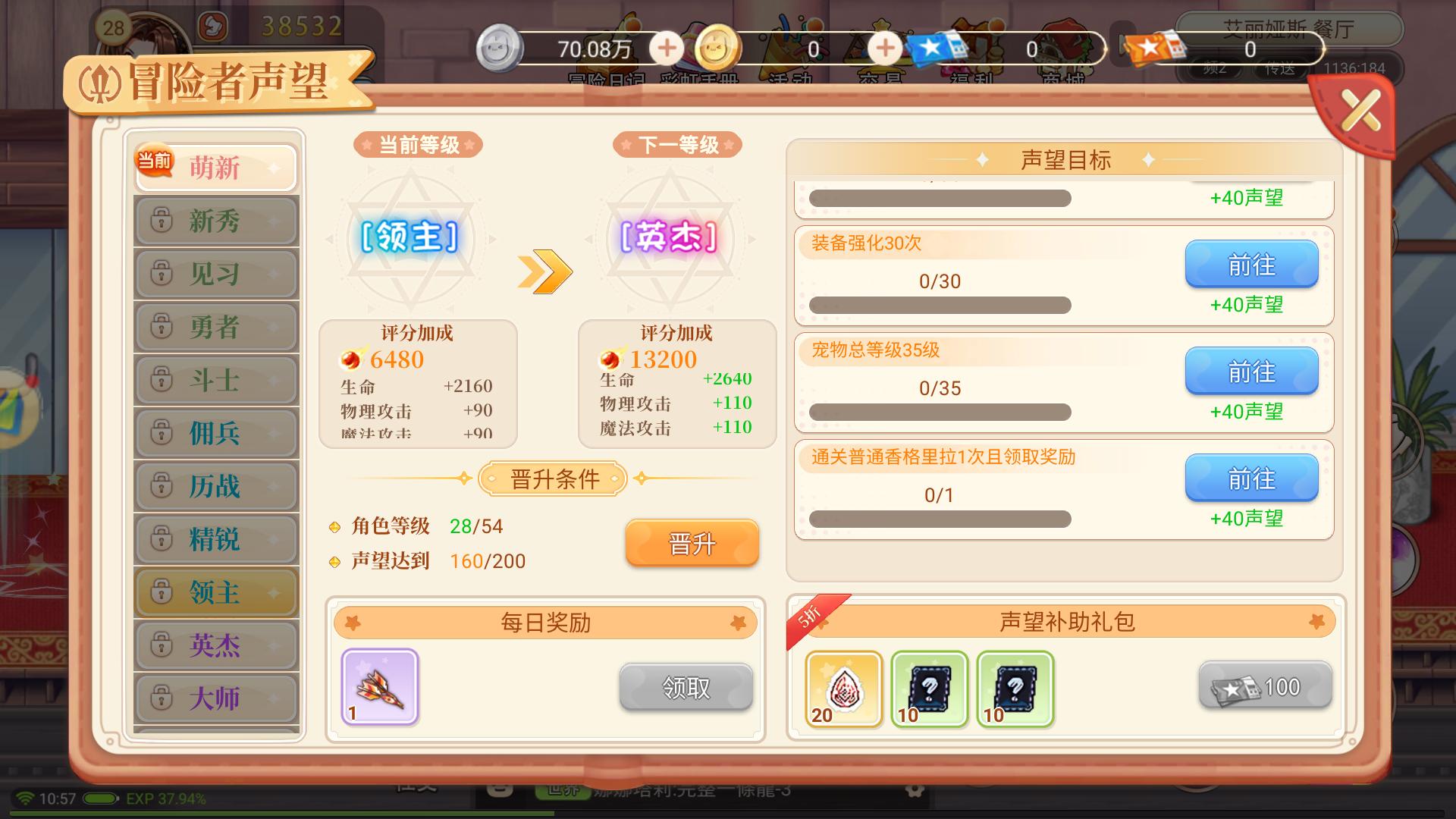Click the 宠物总等级 0/35 progress bar
1456x819 pixels.
click(x=940, y=412)
